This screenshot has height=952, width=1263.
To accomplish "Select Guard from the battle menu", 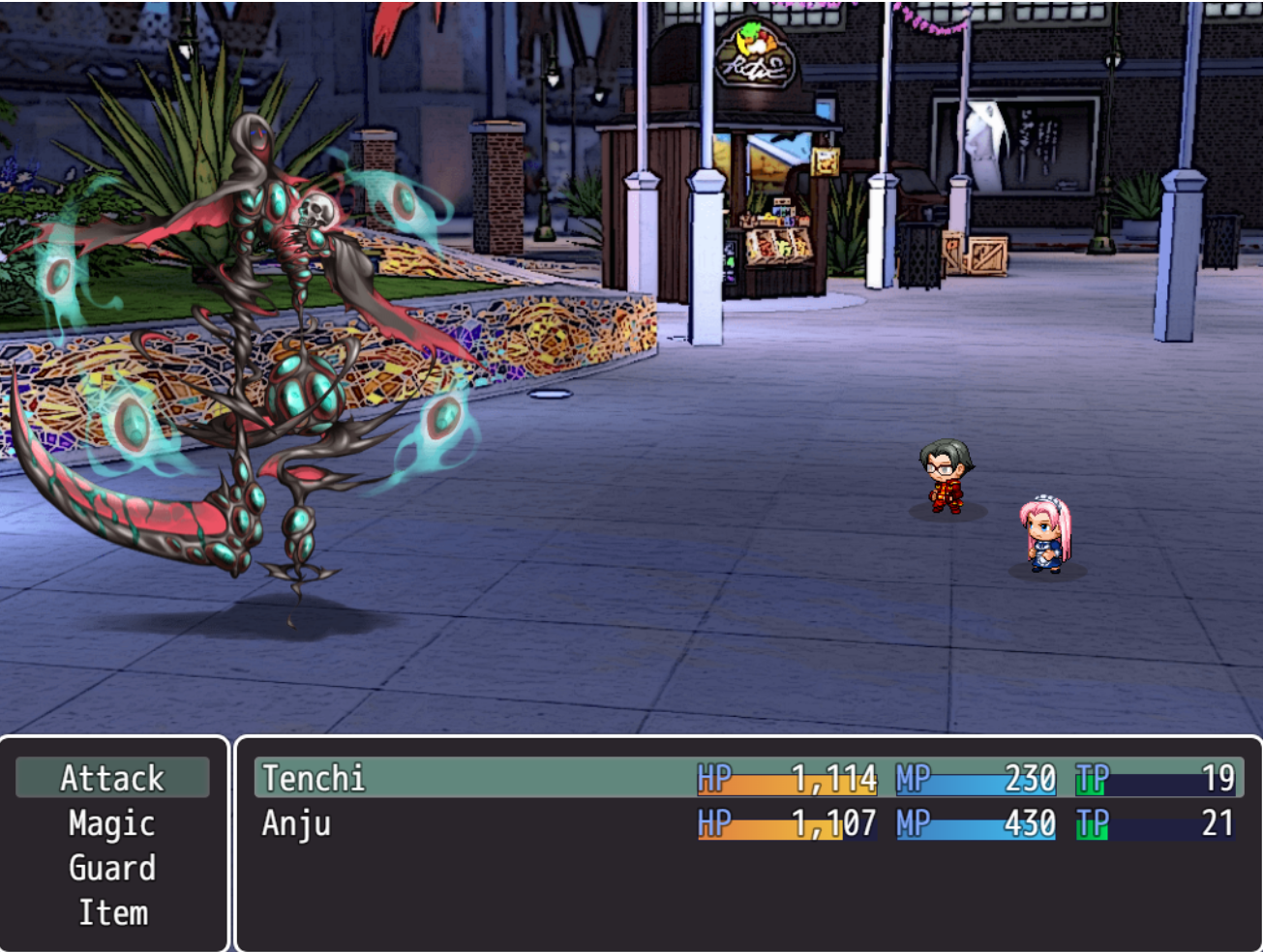I will click(112, 868).
